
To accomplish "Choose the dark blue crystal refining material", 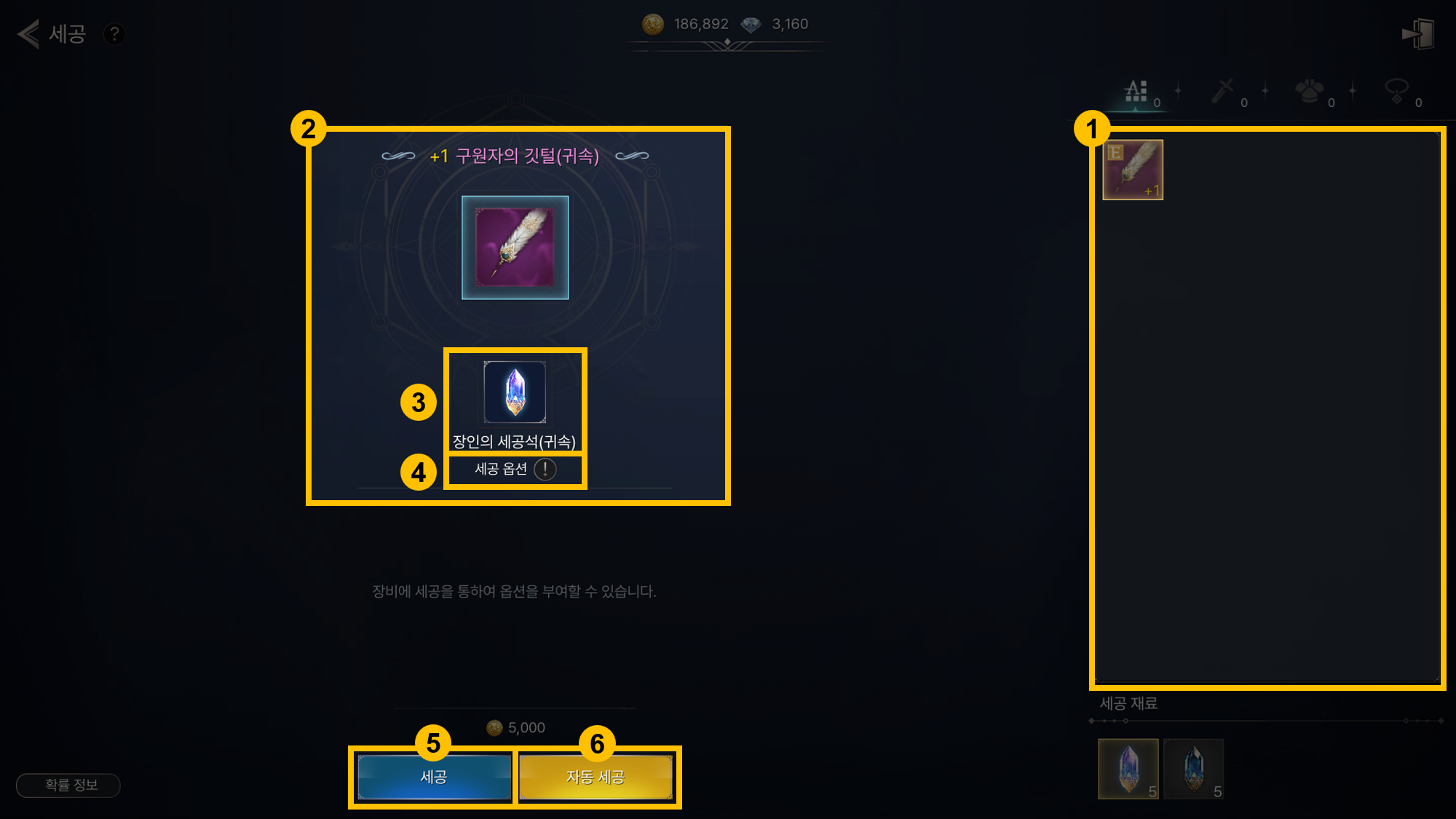I will 1193,769.
